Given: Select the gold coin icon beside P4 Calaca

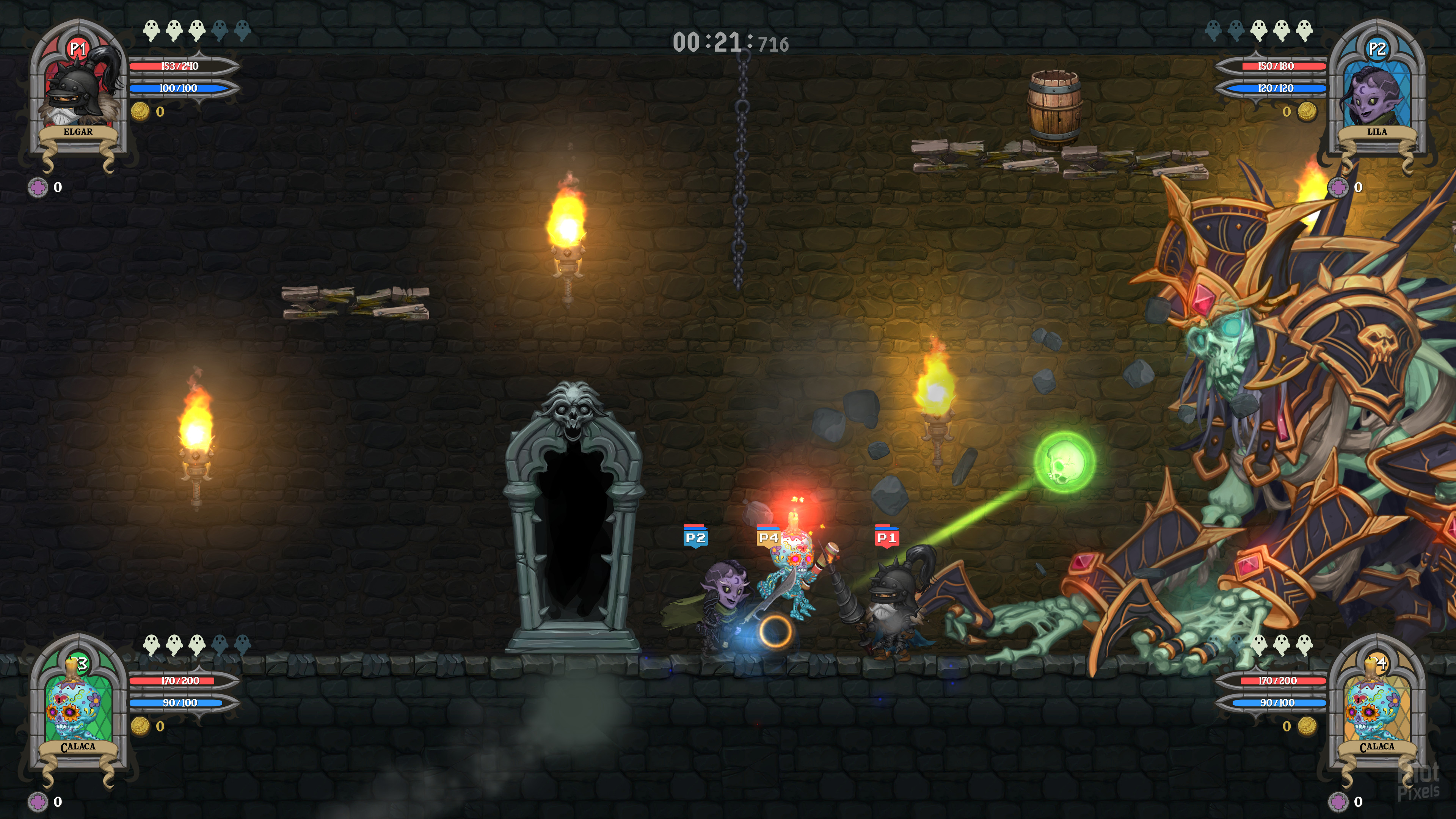Looking at the screenshot, I should pyautogui.click(x=1306, y=726).
